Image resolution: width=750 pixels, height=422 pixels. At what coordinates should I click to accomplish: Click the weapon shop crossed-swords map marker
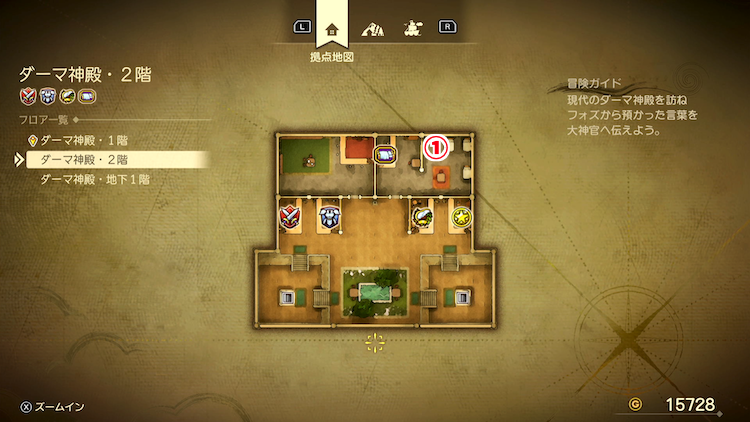[x=290, y=215]
